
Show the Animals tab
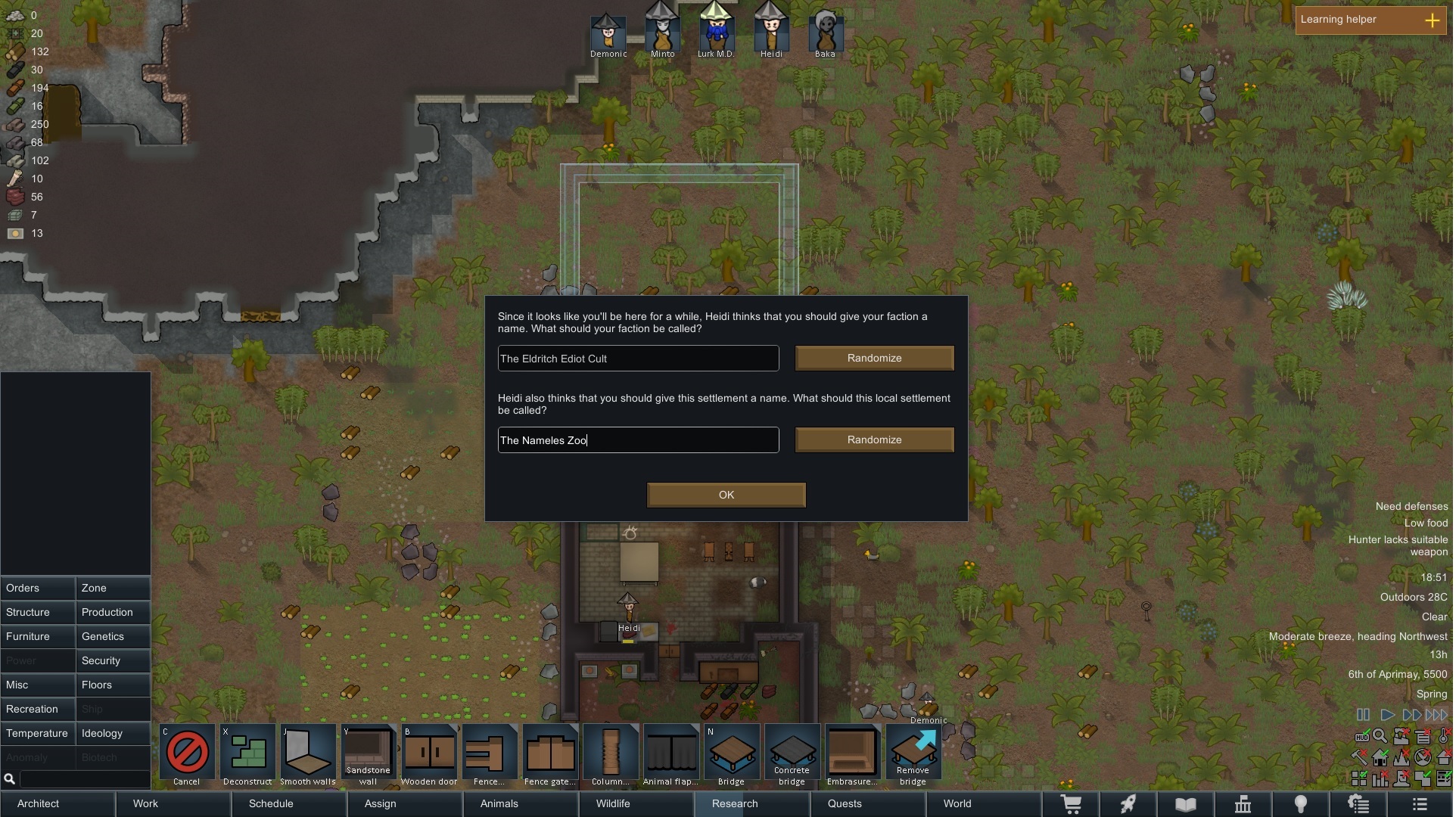[499, 803]
